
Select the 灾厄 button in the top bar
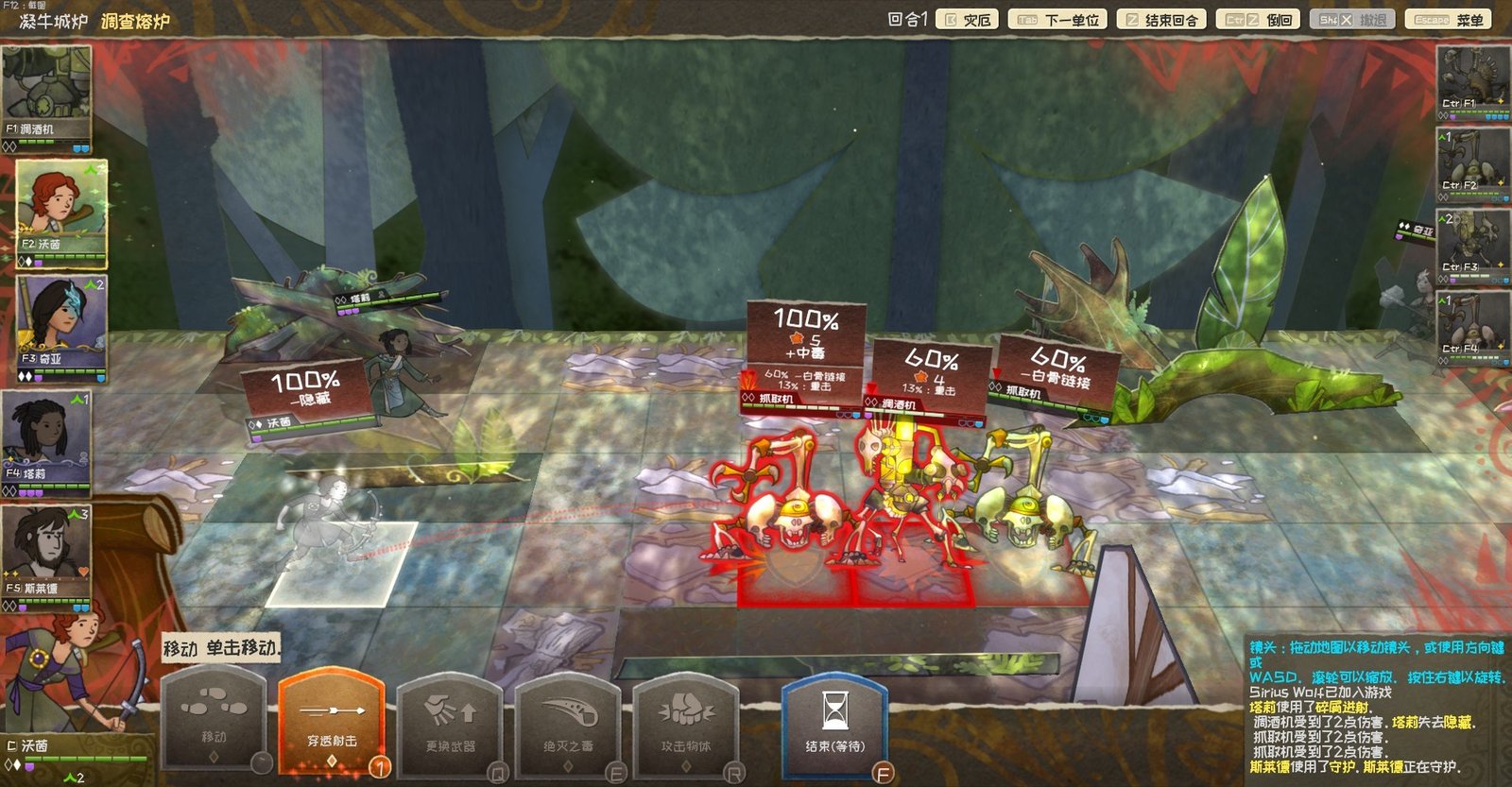(968, 20)
